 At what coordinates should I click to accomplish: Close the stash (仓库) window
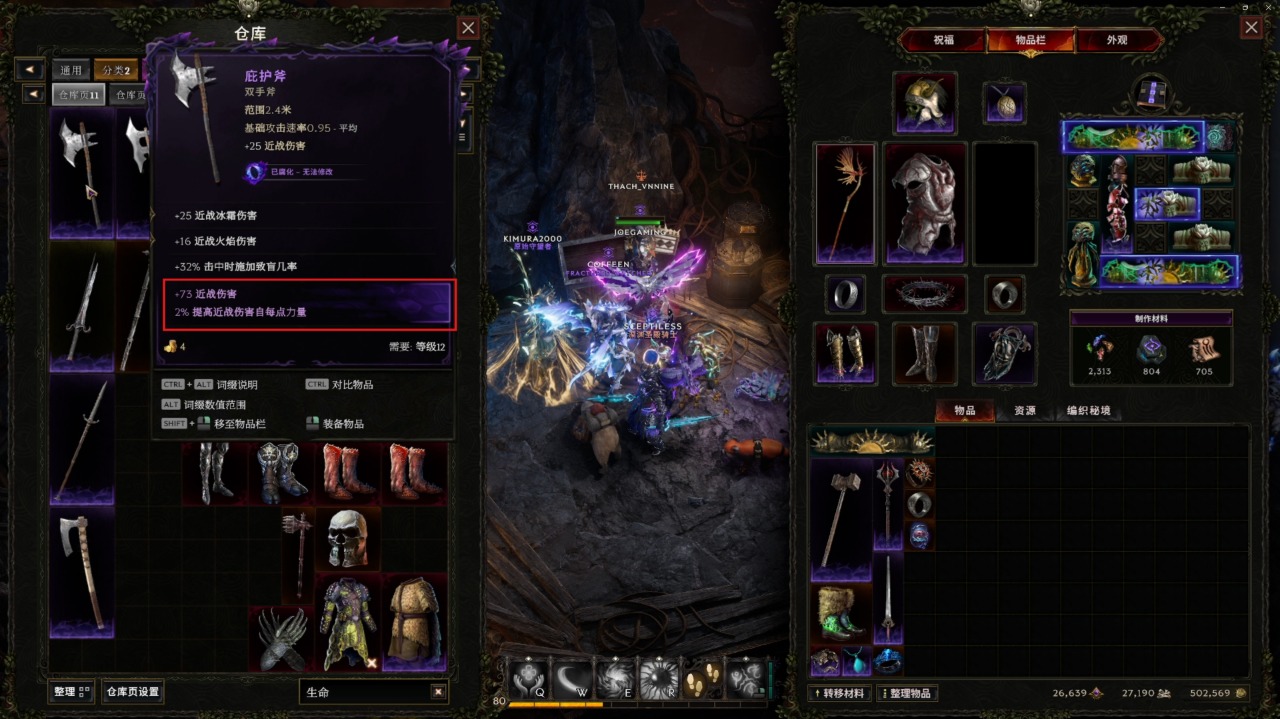468,28
